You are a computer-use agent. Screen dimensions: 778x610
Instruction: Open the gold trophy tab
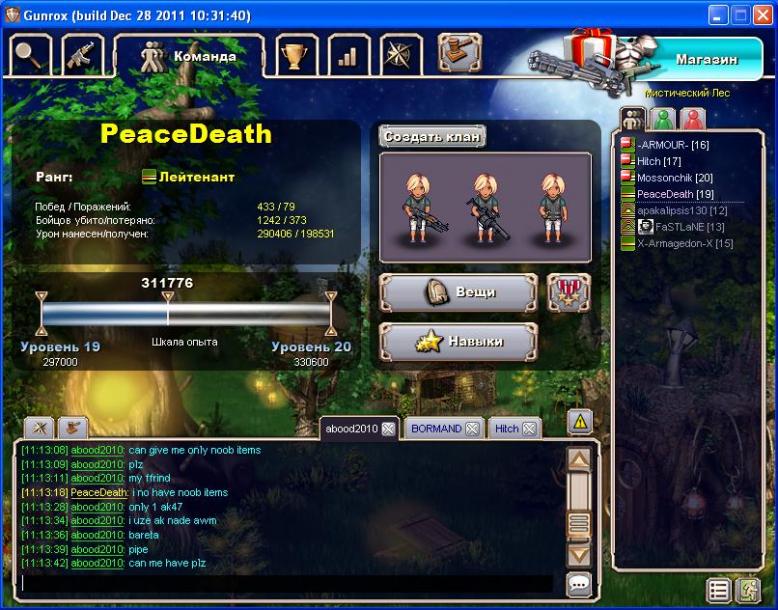295,55
